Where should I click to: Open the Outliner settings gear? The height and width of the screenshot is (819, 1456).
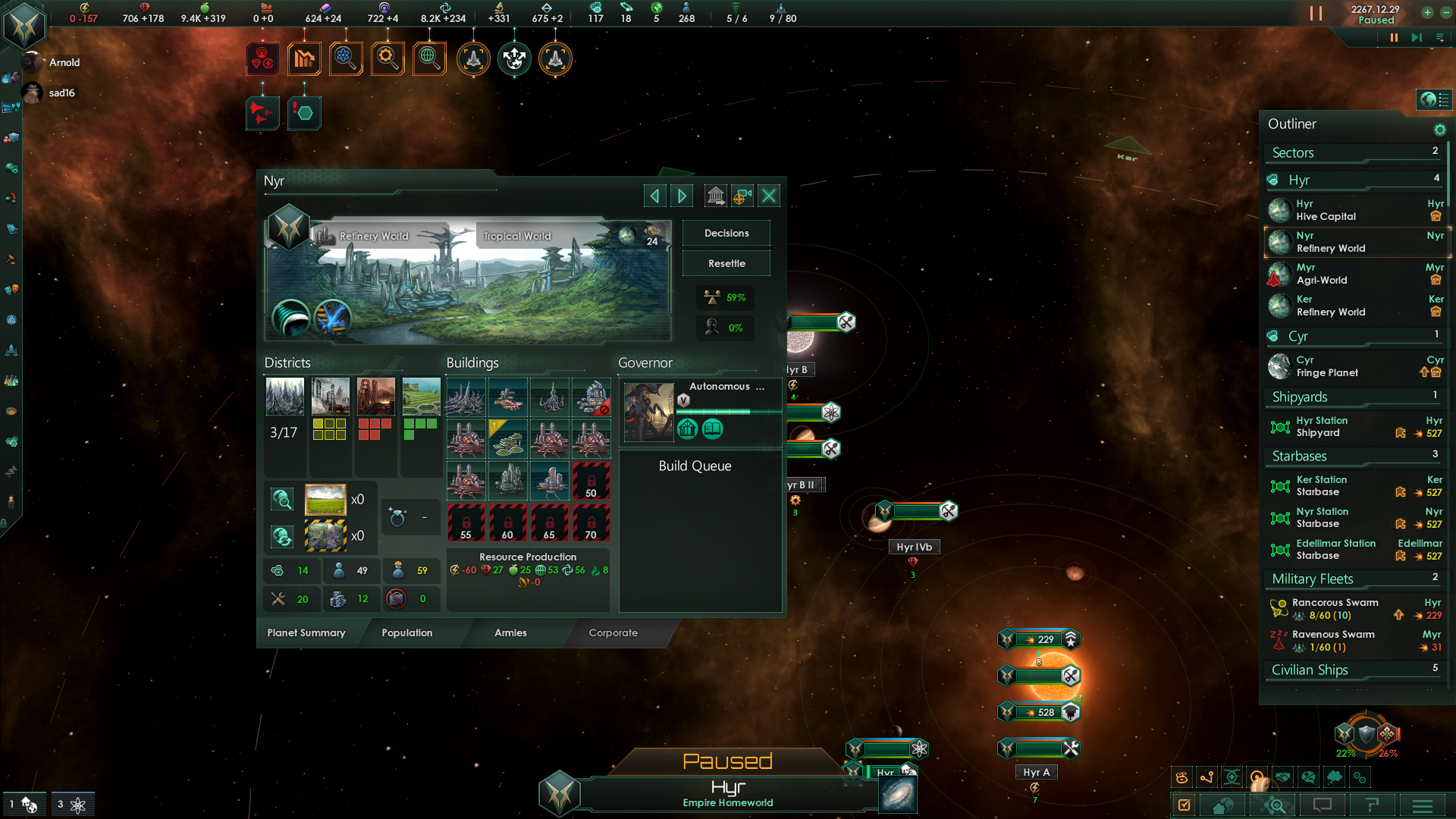1439,130
